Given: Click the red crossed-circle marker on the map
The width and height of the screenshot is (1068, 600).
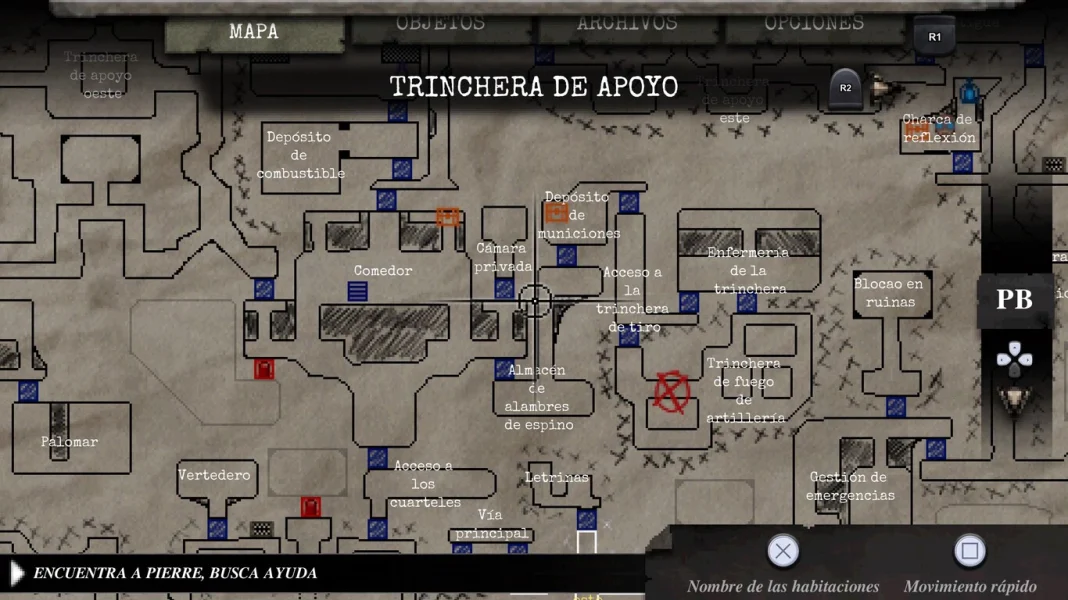Looking at the screenshot, I should click(x=672, y=393).
